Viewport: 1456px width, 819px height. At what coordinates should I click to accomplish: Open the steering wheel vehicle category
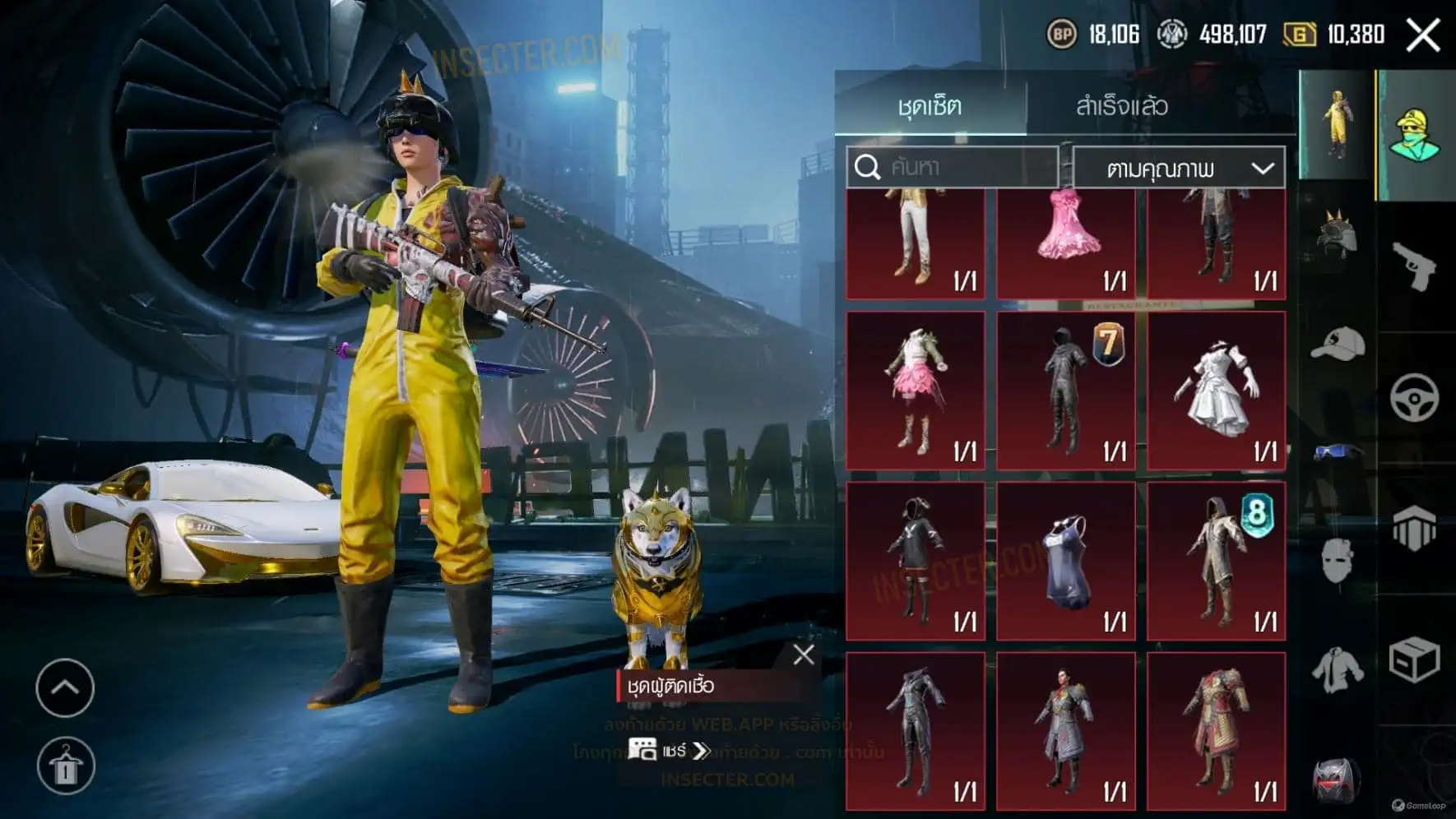point(1414,398)
